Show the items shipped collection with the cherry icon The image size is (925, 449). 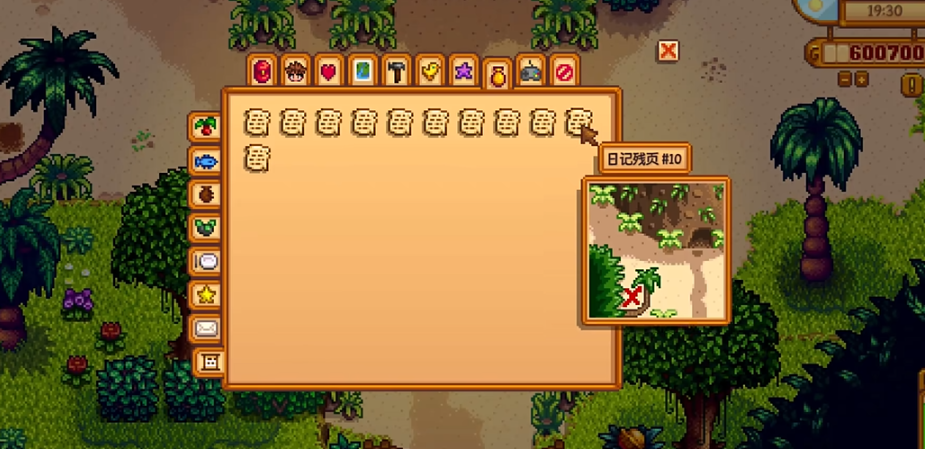[206, 127]
